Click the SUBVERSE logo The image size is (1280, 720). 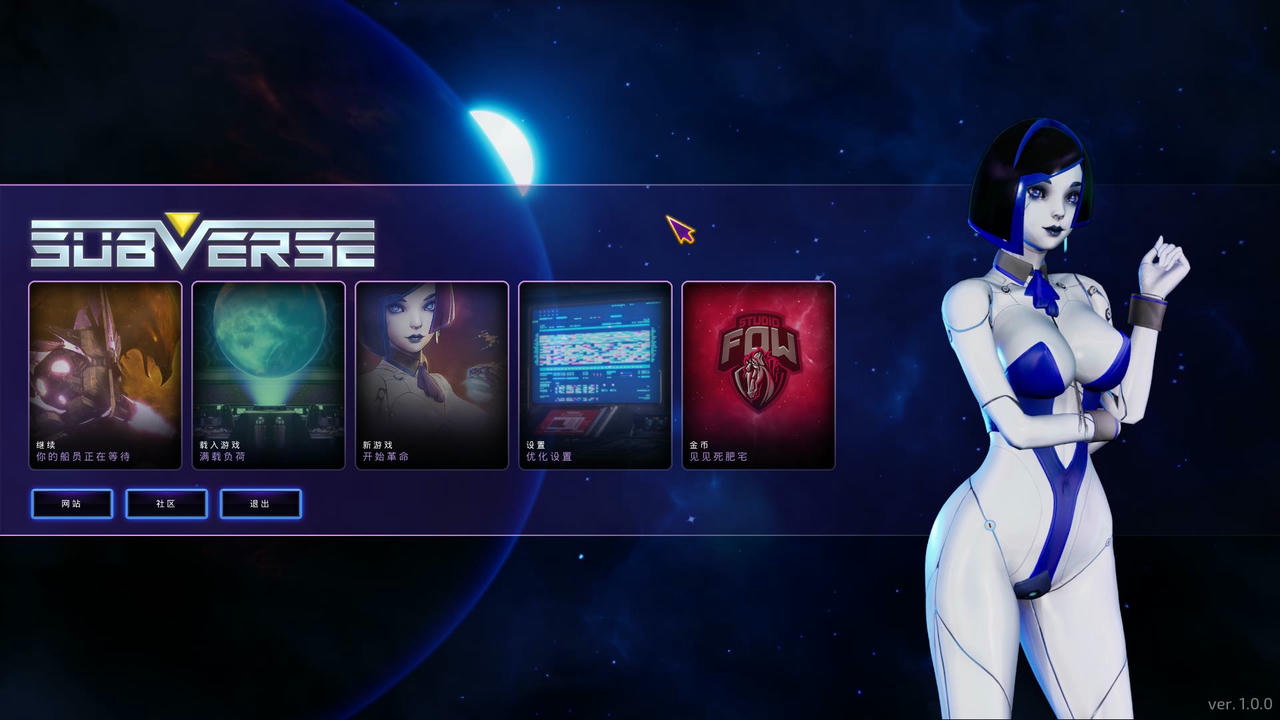click(200, 240)
